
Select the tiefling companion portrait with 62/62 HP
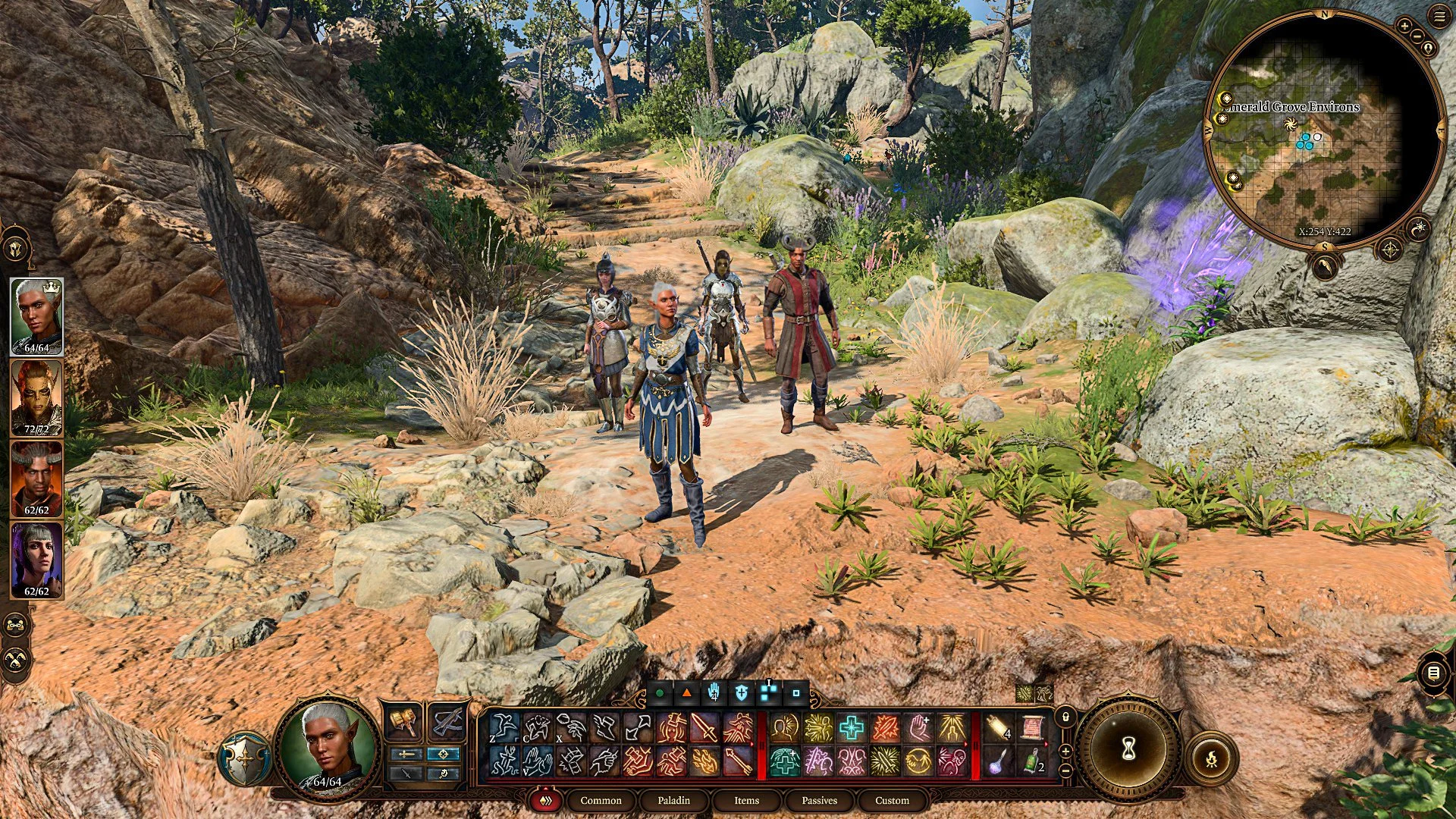click(x=36, y=478)
